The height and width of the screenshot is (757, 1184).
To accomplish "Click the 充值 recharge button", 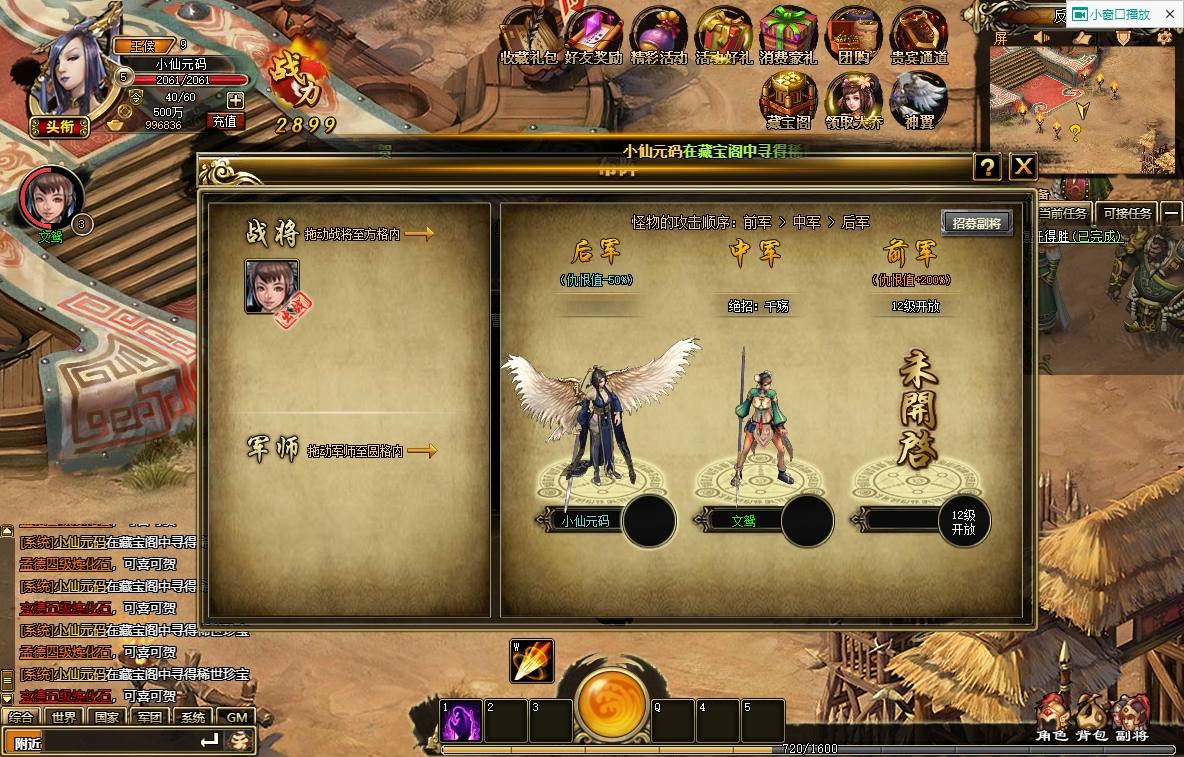I will [225, 121].
